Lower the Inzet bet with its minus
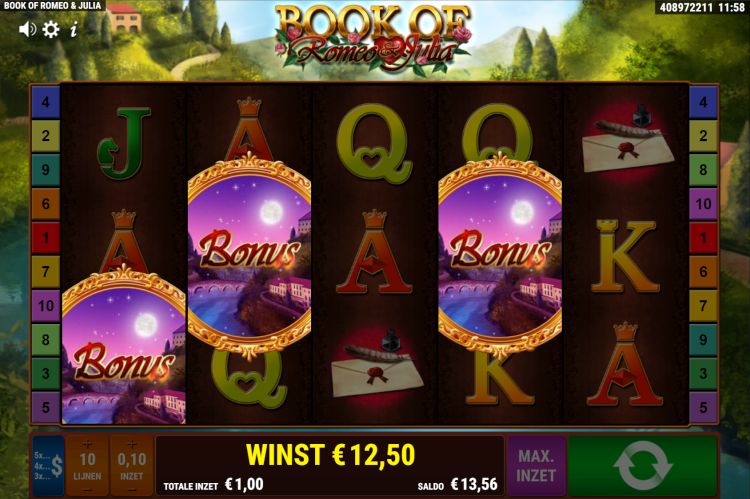This screenshot has height=499, width=750. [x=131, y=489]
